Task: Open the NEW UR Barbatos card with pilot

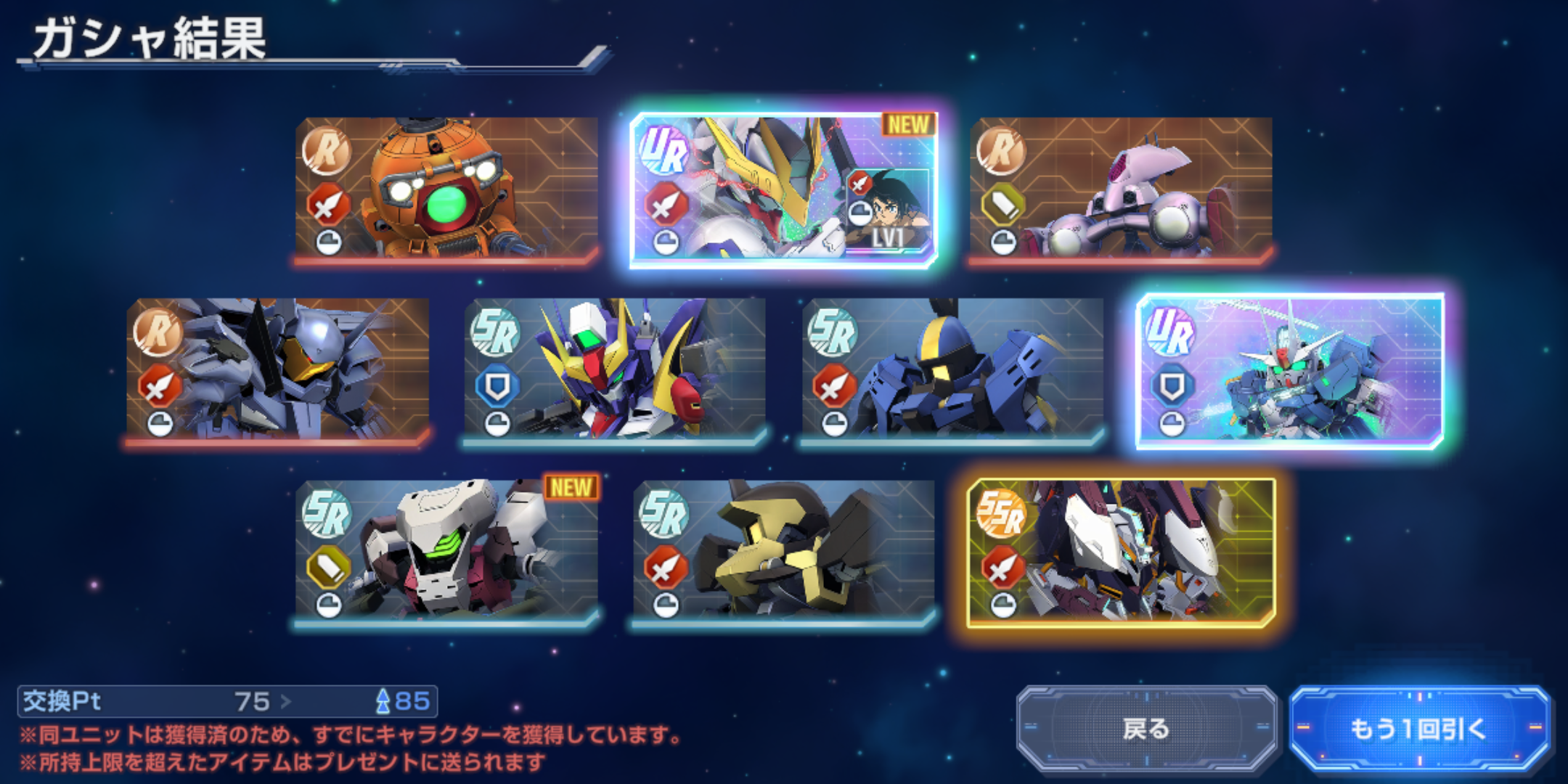Action: coord(783,188)
